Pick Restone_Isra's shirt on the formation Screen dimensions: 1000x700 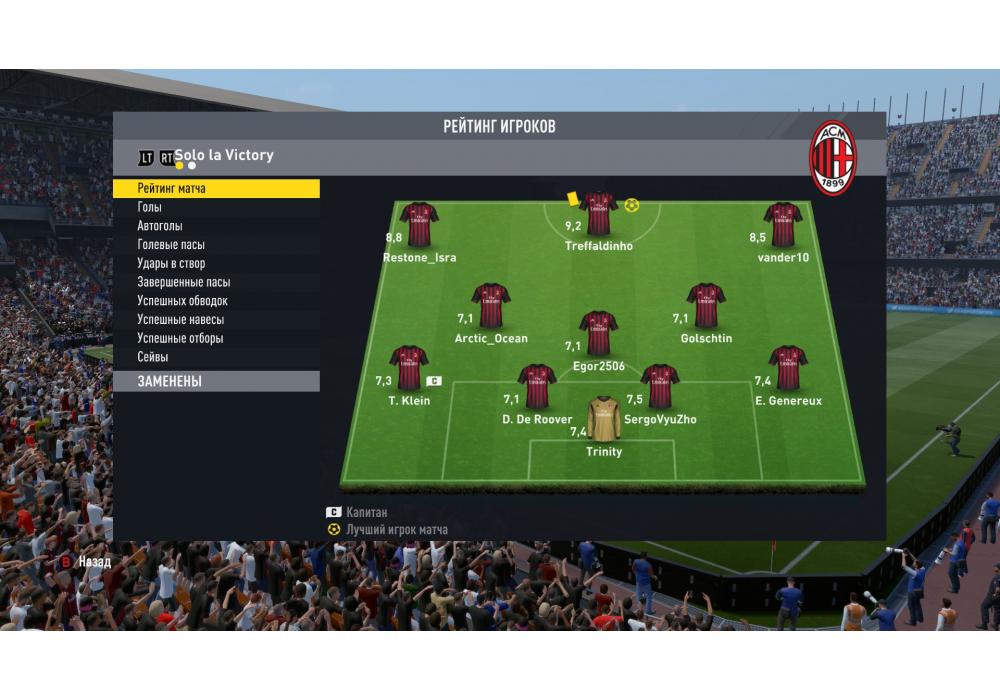pyautogui.click(x=419, y=225)
